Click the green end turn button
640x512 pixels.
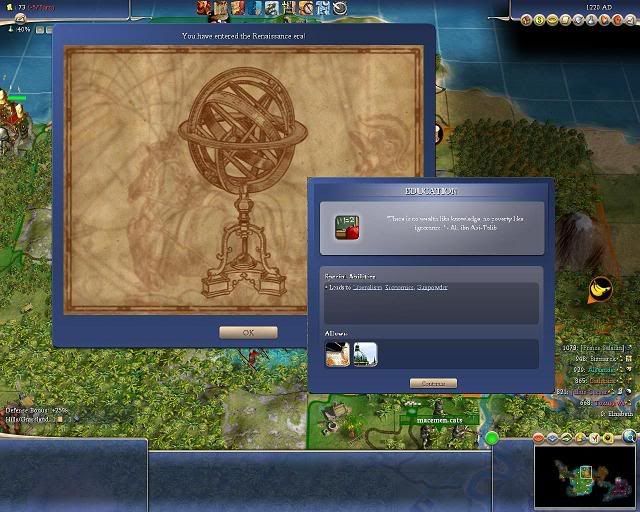492,438
